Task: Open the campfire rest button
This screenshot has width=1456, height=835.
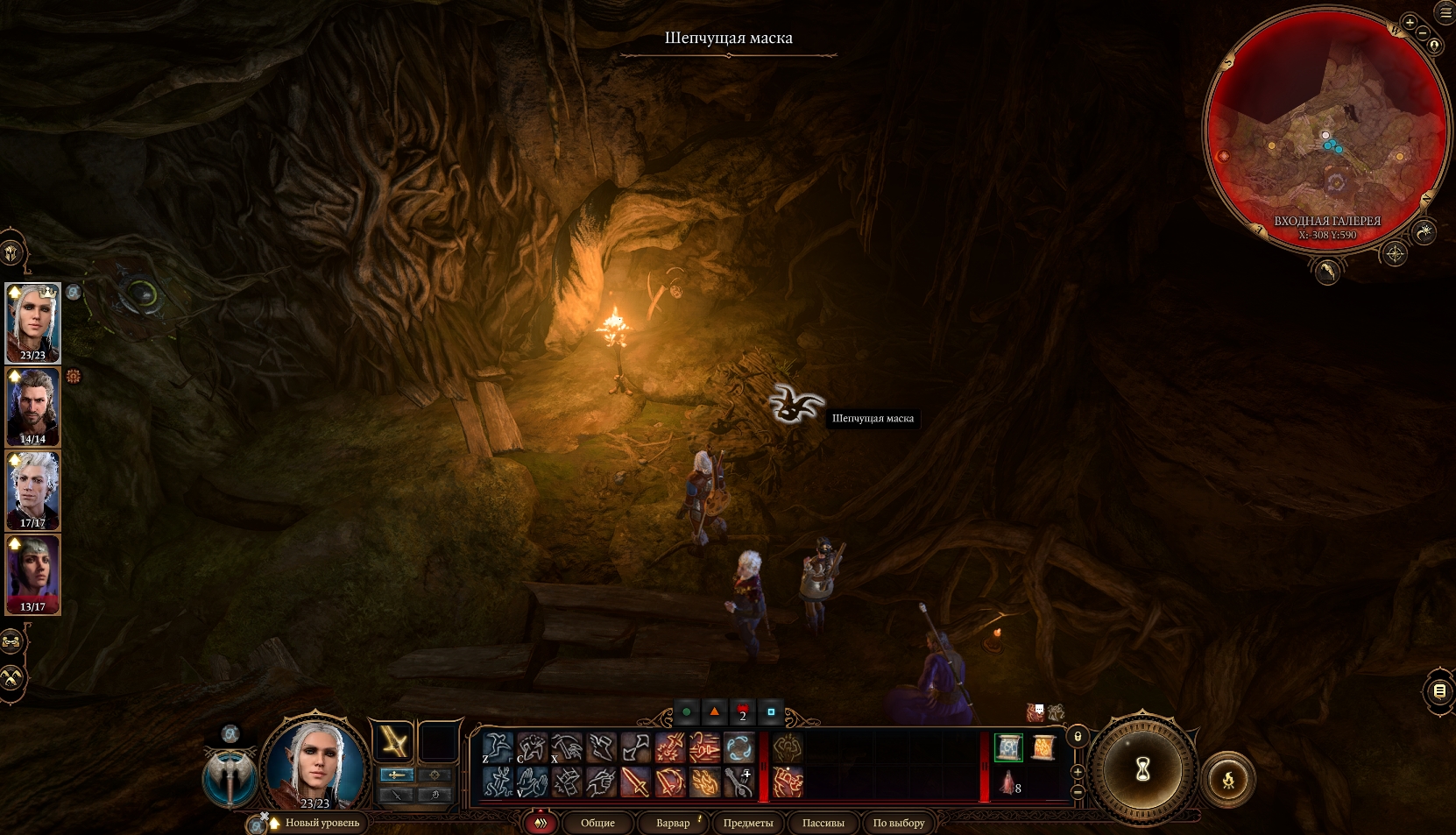Action: (1228, 779)
